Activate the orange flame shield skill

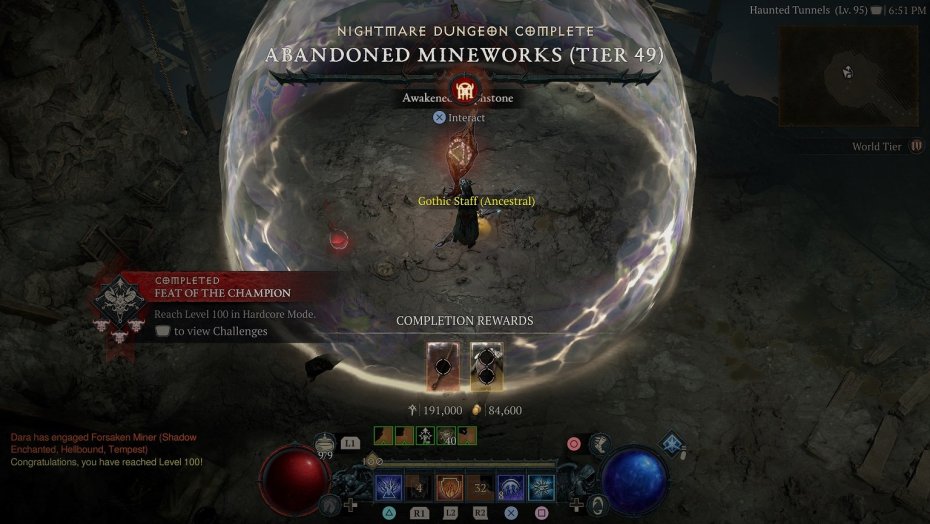[449, 488]
